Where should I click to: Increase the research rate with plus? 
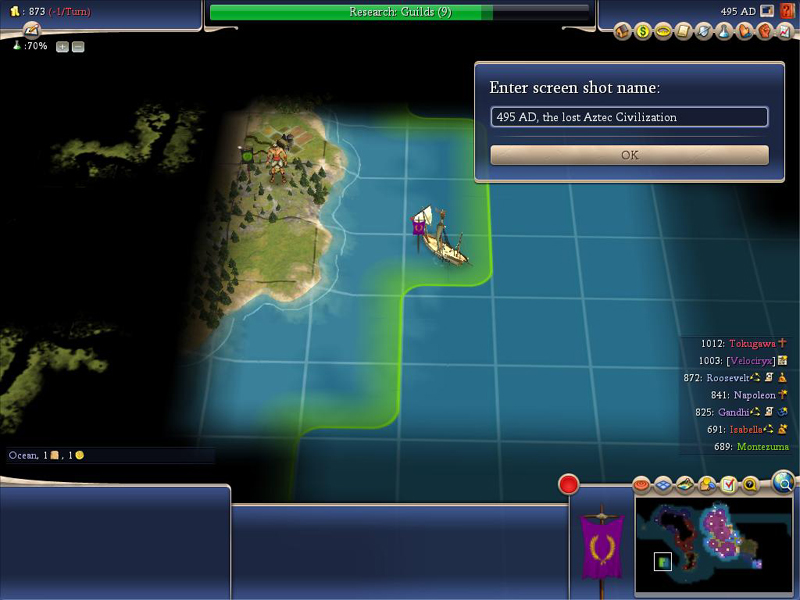[62, 47]
